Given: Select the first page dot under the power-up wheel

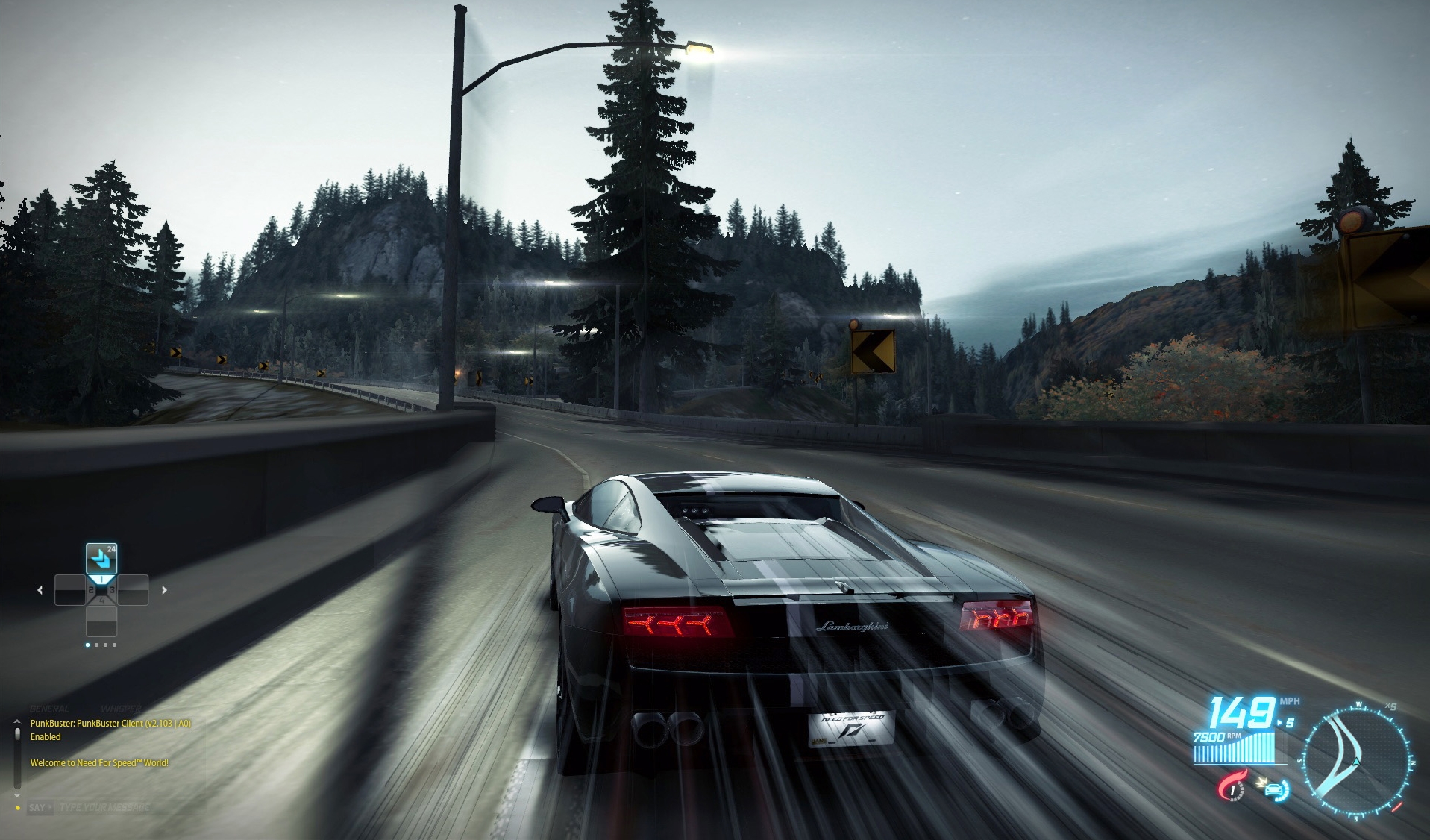Looking at the screenshot, I should click(87, 645).
